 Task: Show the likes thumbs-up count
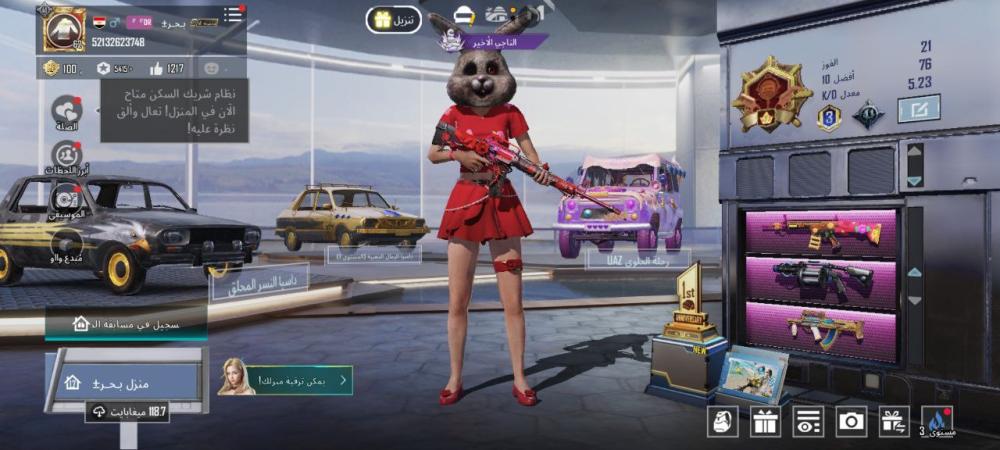[166, 68]
